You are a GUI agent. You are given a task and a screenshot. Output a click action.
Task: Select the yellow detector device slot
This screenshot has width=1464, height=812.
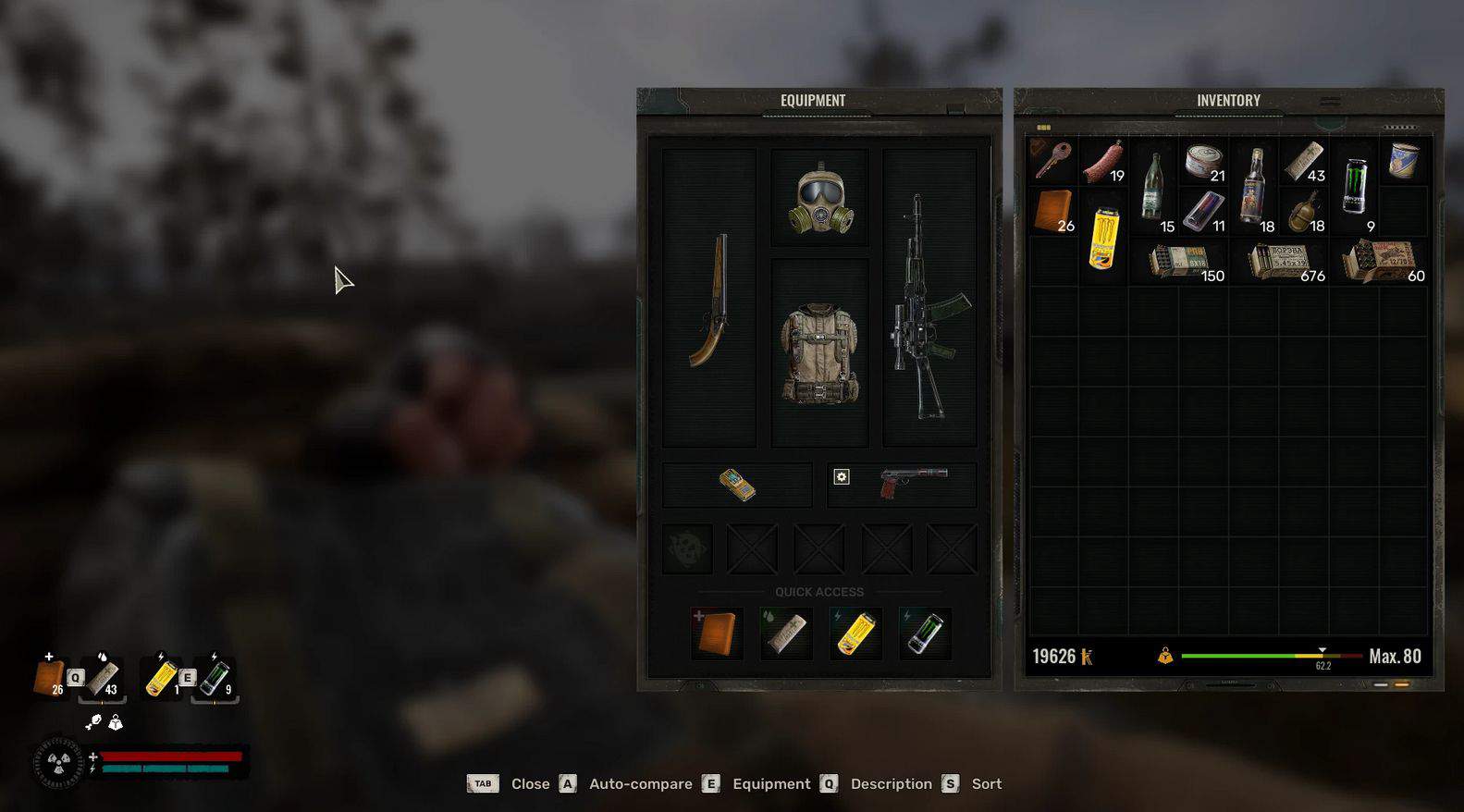(737, 486)
